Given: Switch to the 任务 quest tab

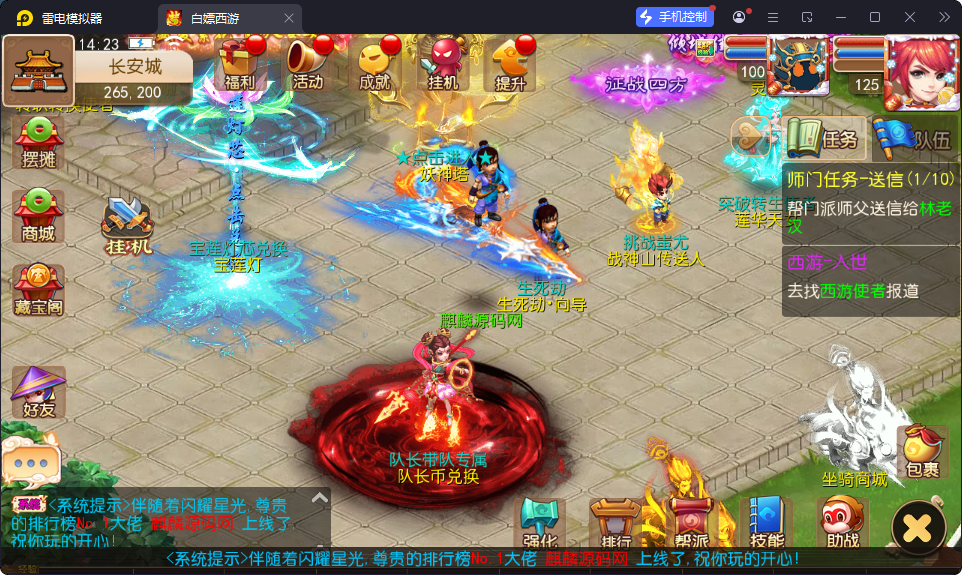Looking at the screenshot, I should pos(823,139).
